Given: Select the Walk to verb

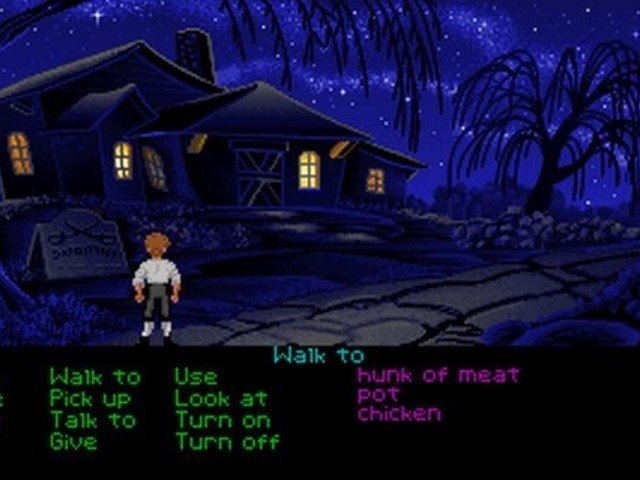Looking at the screenshot, I should point(95,377).
